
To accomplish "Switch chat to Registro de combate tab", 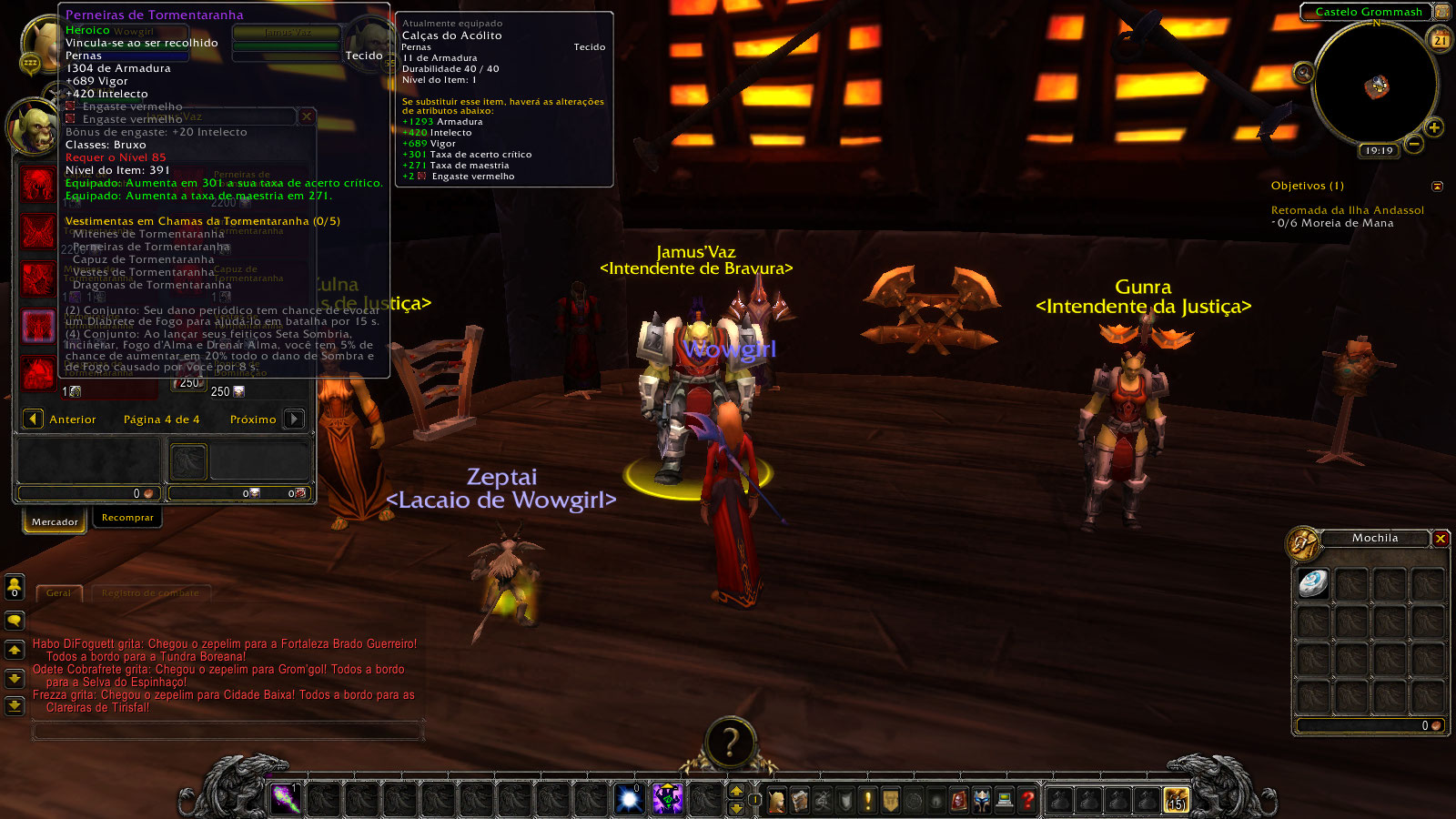I will 150,593.
